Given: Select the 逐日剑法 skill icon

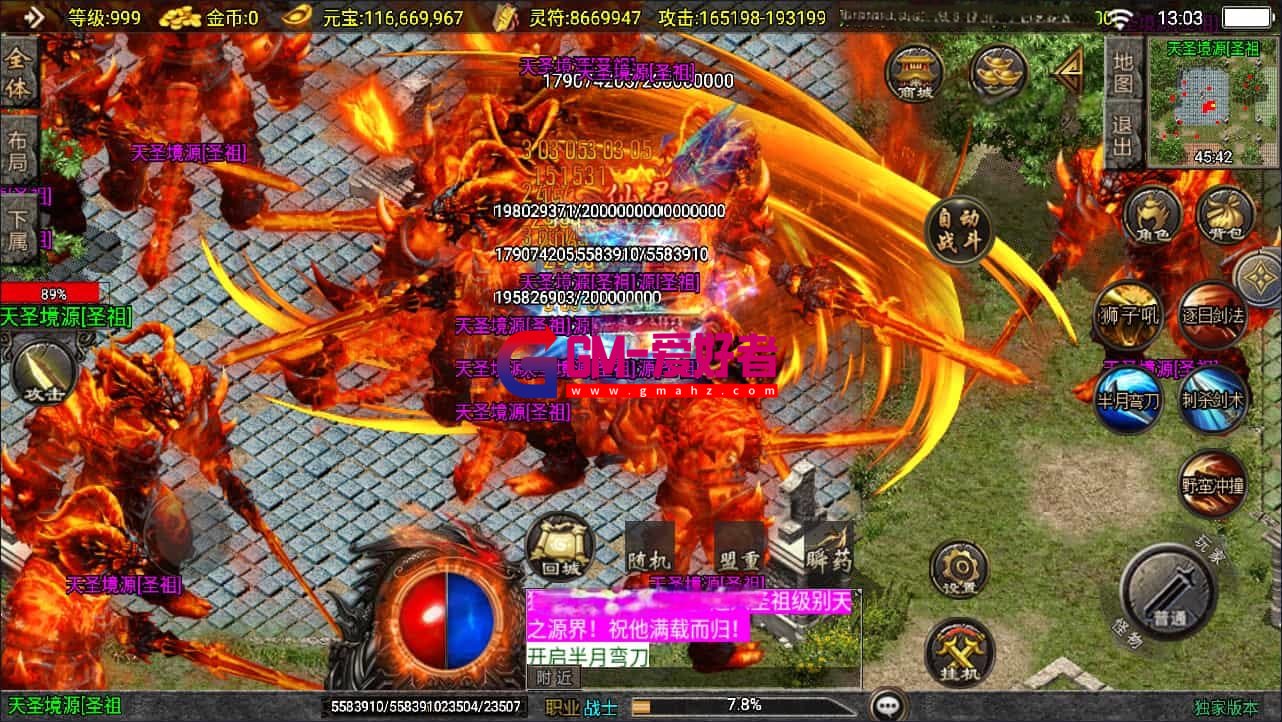Looking at the screenshot, I should click(x=1212, y=313).
